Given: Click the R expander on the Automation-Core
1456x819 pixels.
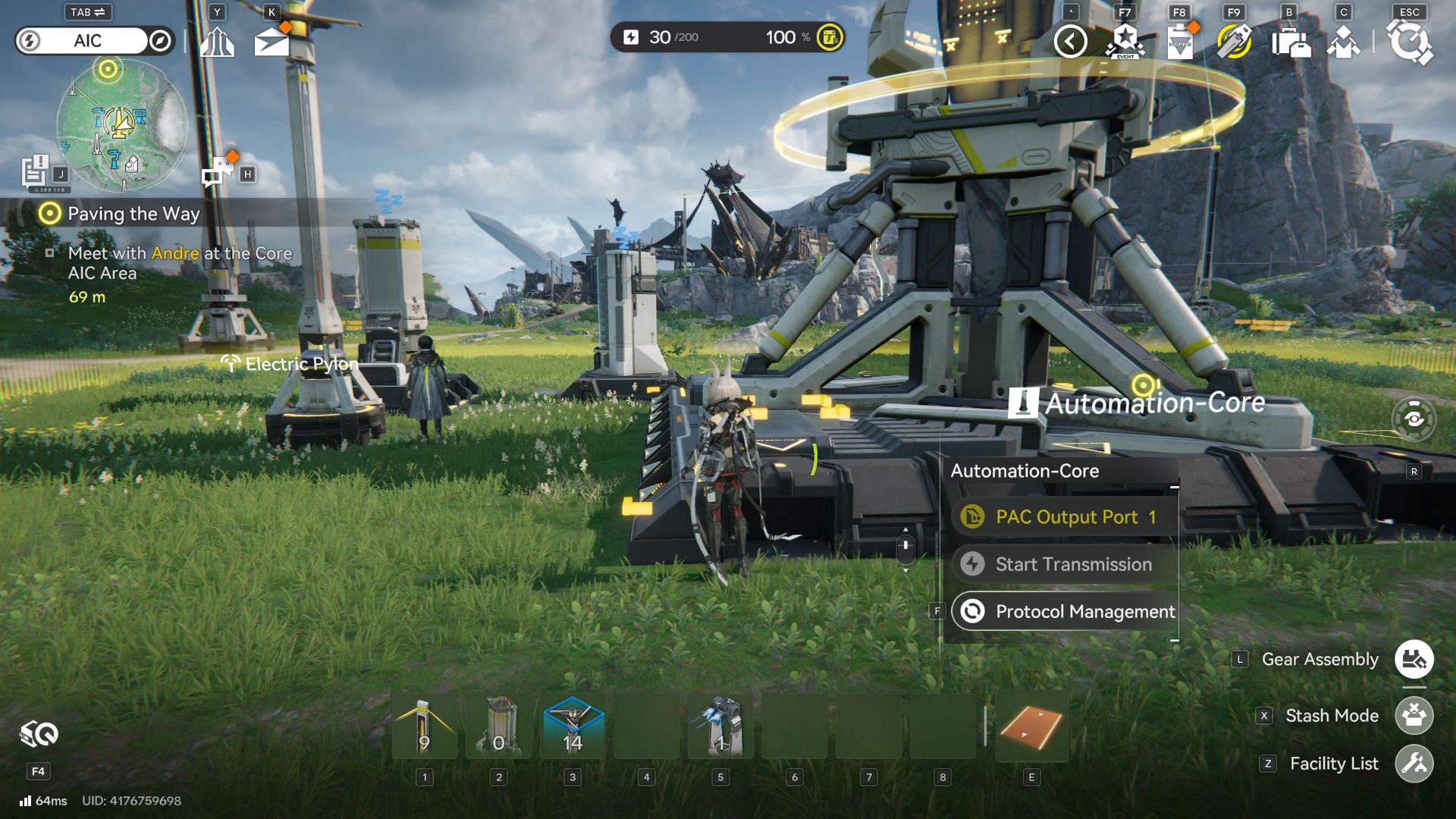Looking at the screenshot, I should [x=1414, y=471].
